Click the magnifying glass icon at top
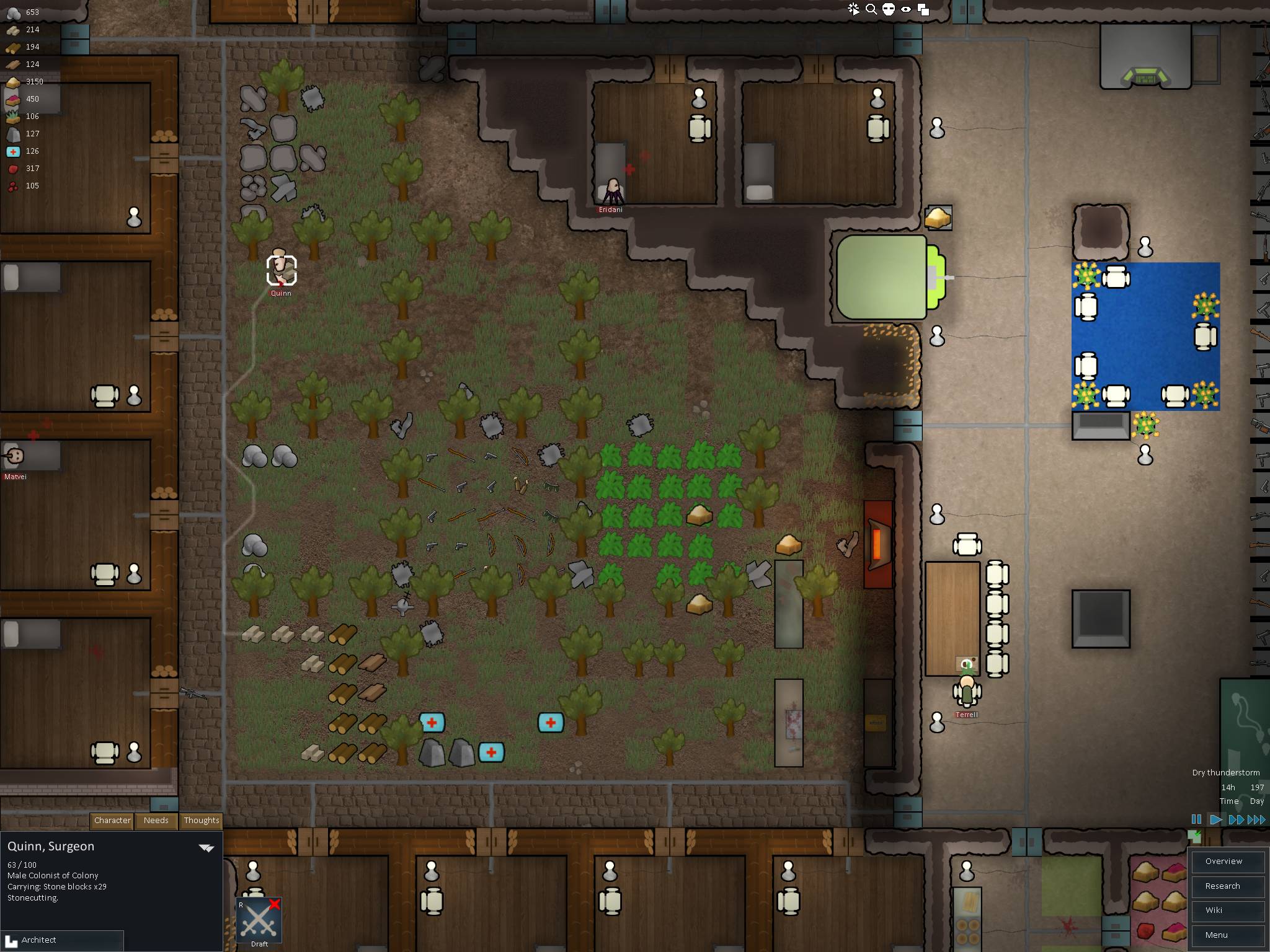 [x=871, y=9]
